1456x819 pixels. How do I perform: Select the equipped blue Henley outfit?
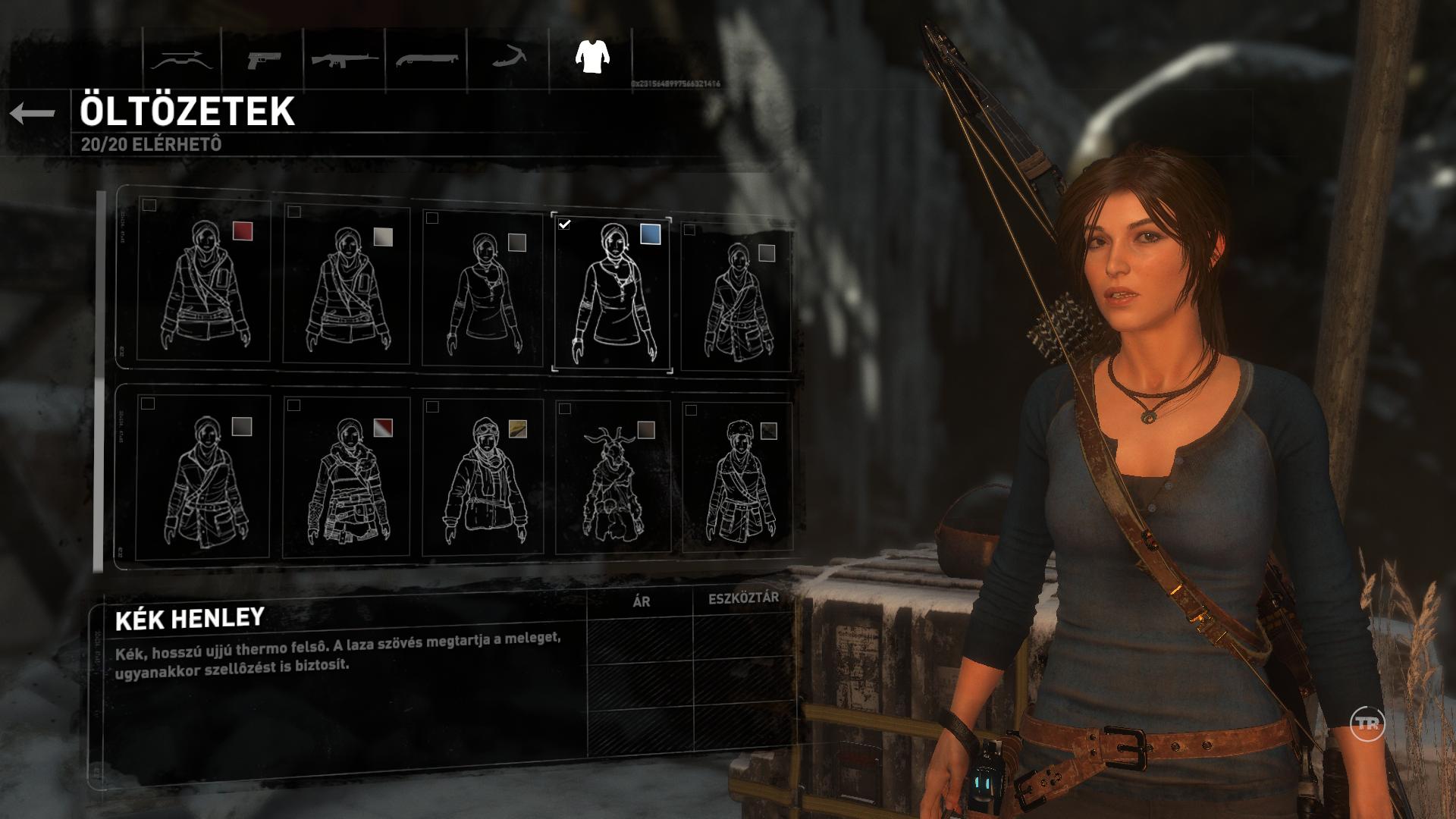(x=611, y=294)
